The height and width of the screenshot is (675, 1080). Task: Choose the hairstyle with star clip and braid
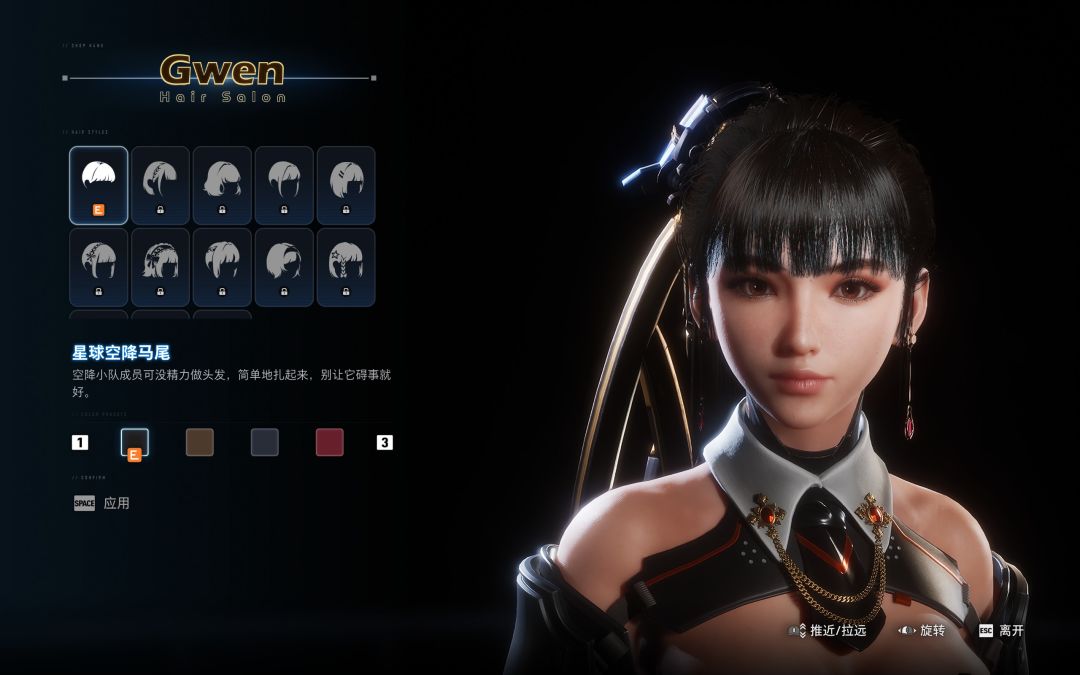pos(345,266)
